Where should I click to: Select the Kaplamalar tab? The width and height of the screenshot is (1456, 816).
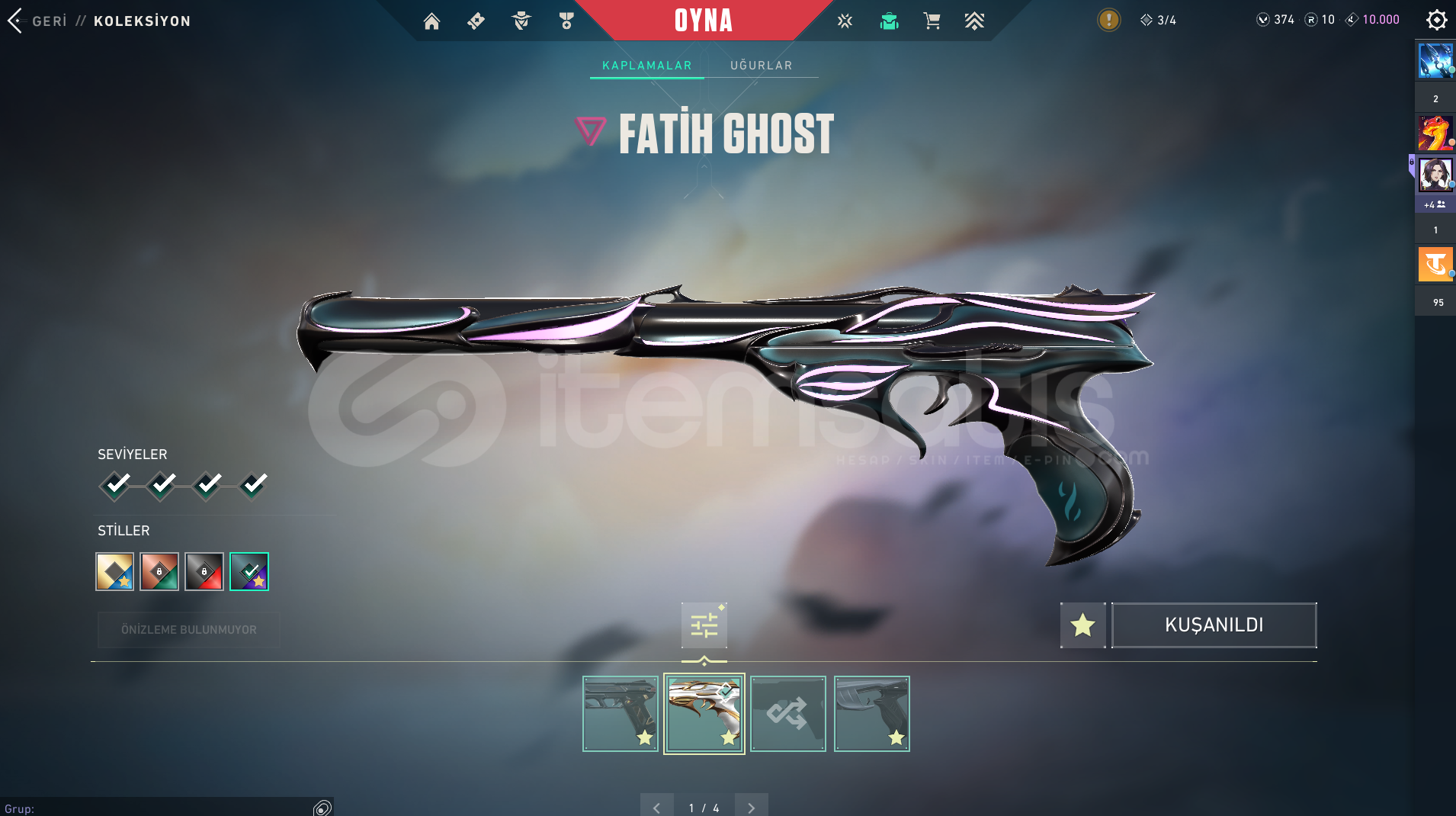pos(646,66)
